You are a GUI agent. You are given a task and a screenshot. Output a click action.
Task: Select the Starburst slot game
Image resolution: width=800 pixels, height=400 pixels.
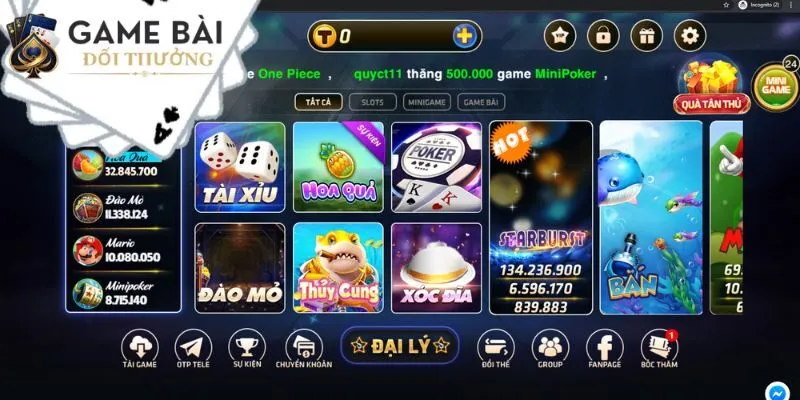[541, 215]
